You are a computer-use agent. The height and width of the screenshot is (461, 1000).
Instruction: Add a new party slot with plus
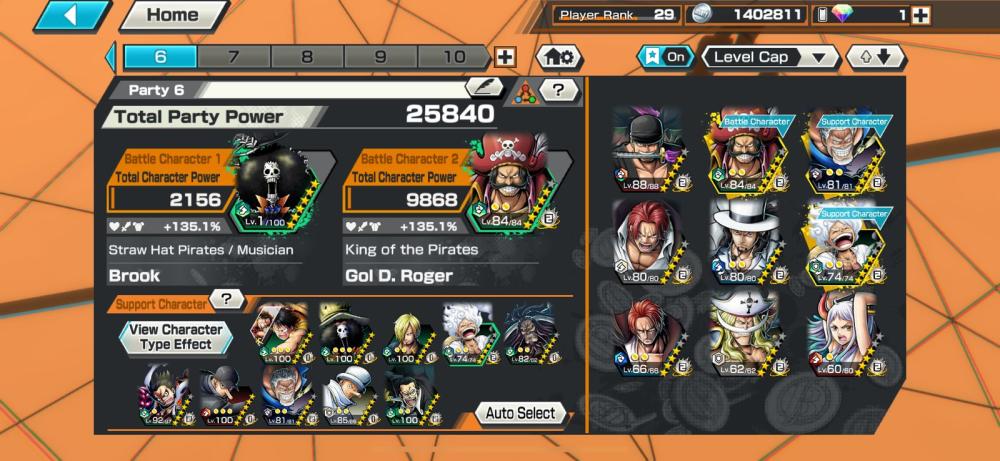point(506,57)
